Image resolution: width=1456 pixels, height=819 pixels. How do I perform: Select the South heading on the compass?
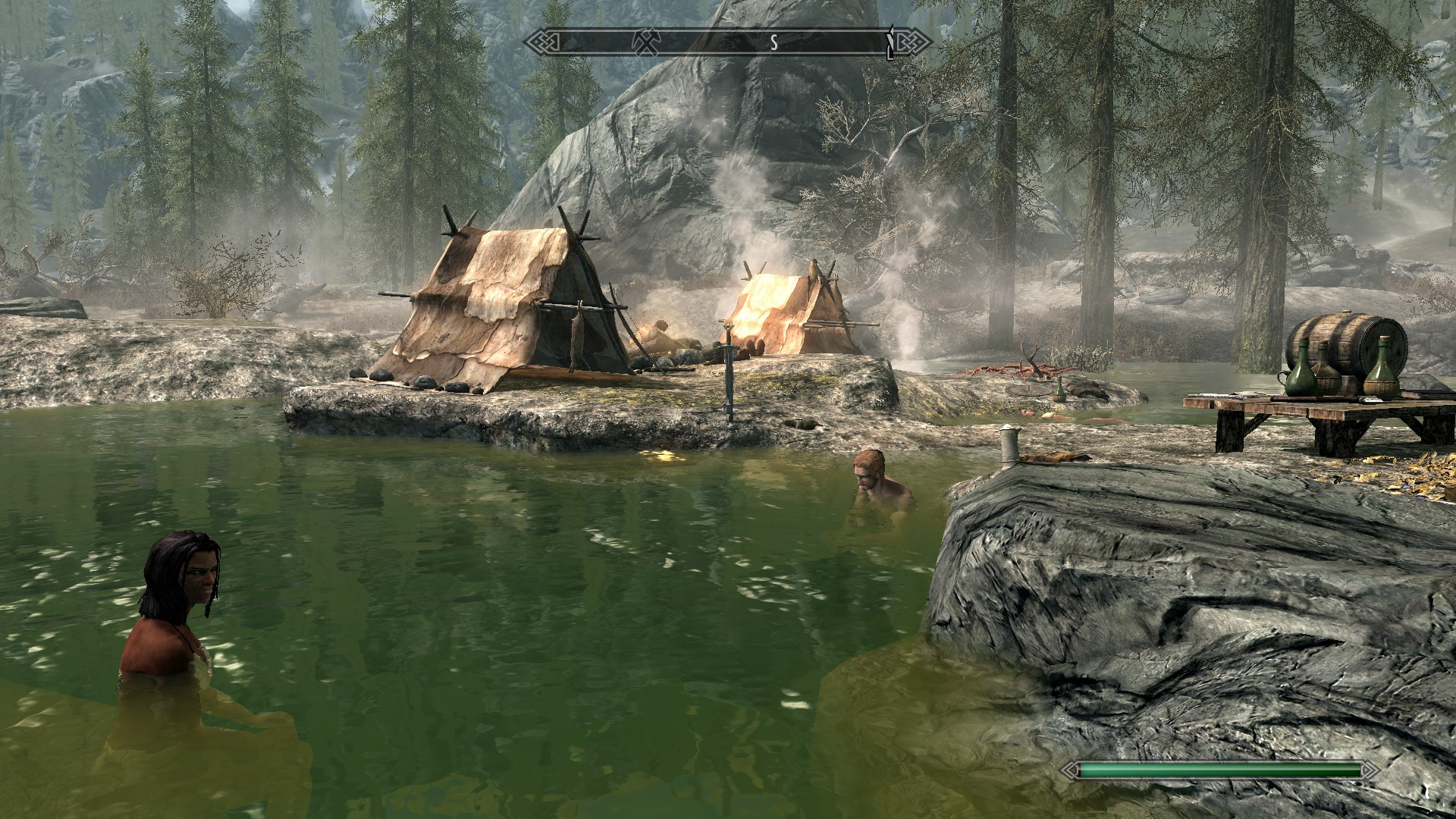pyautogui.click(x=773, y=43)
